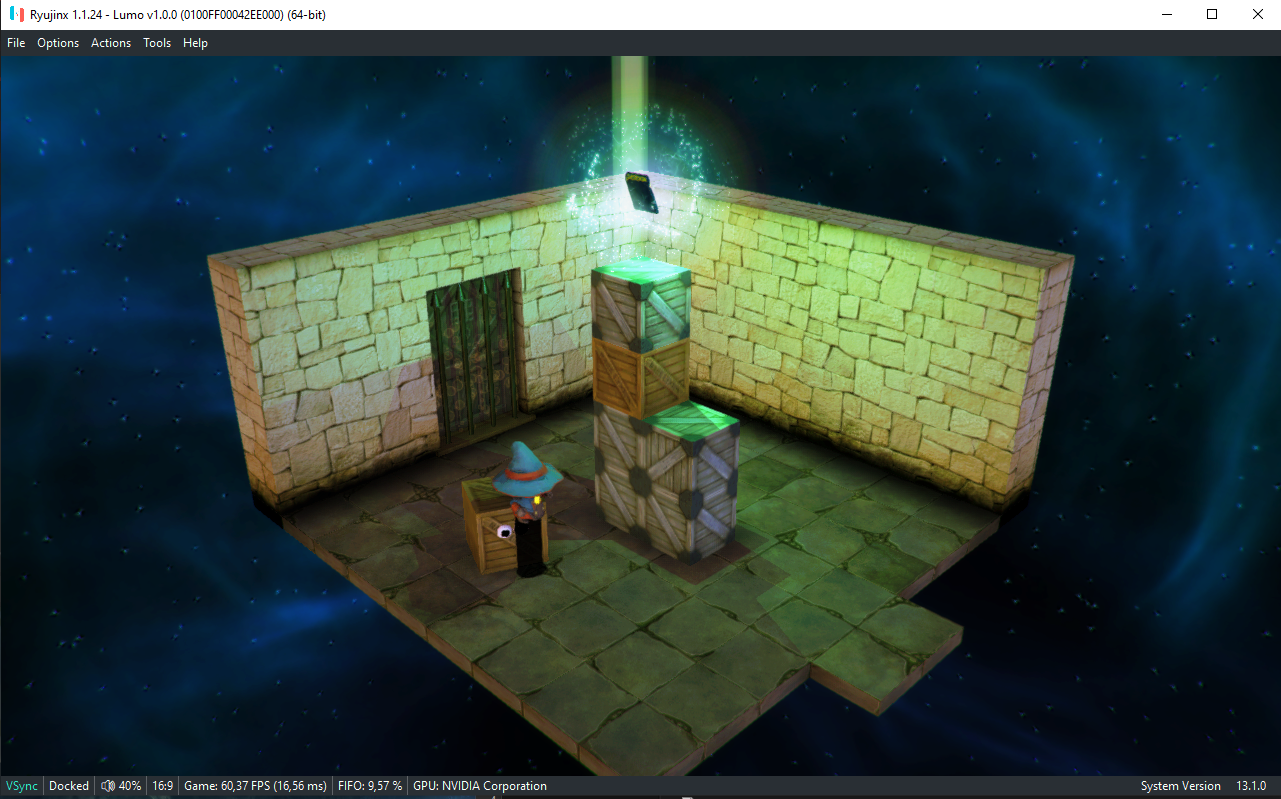Screen dimensions: 1281x799
Task: Toggle VSync in the status bar
Action: click(20, 786)
